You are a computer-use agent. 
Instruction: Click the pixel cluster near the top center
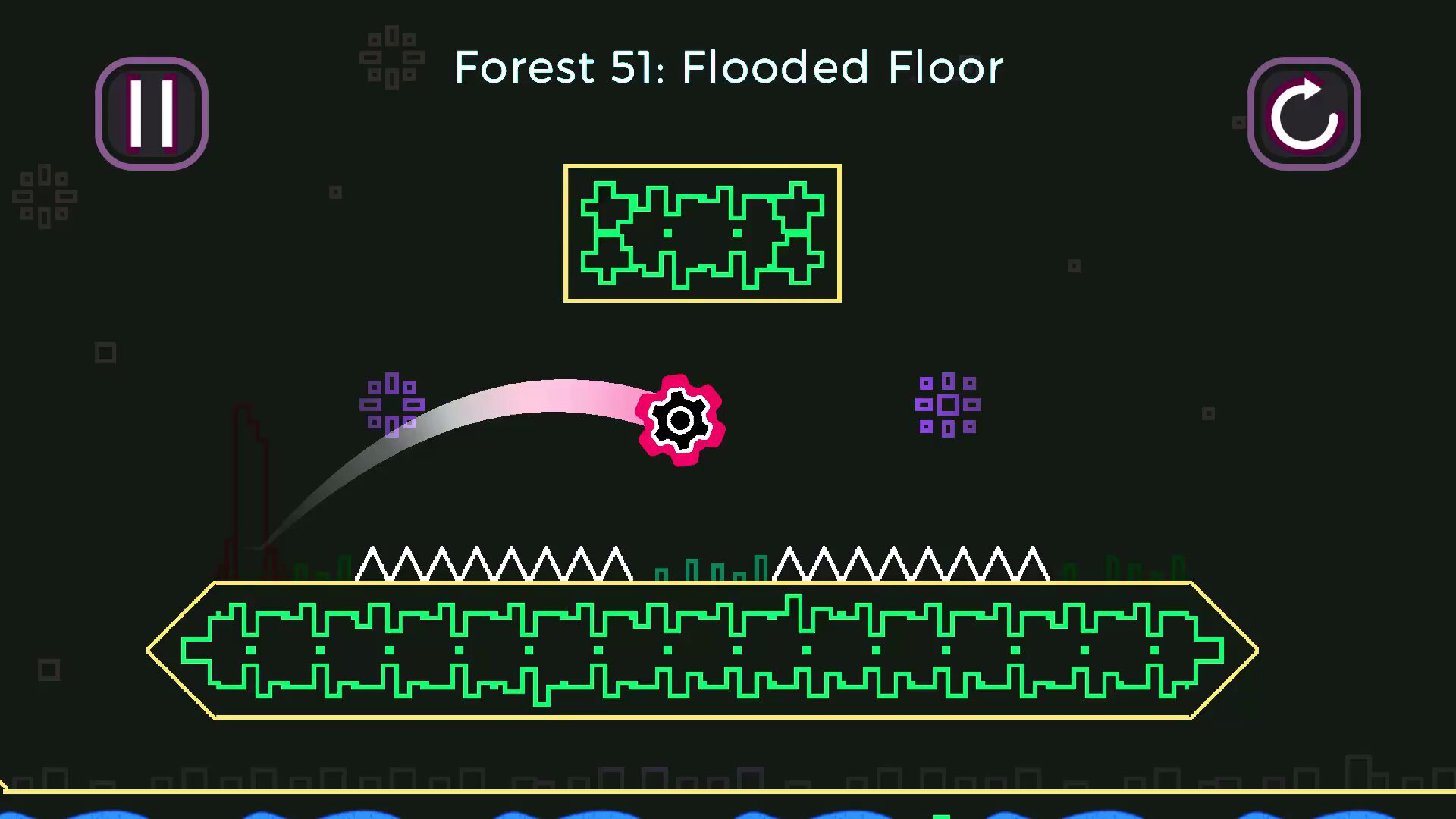point(391,55)
